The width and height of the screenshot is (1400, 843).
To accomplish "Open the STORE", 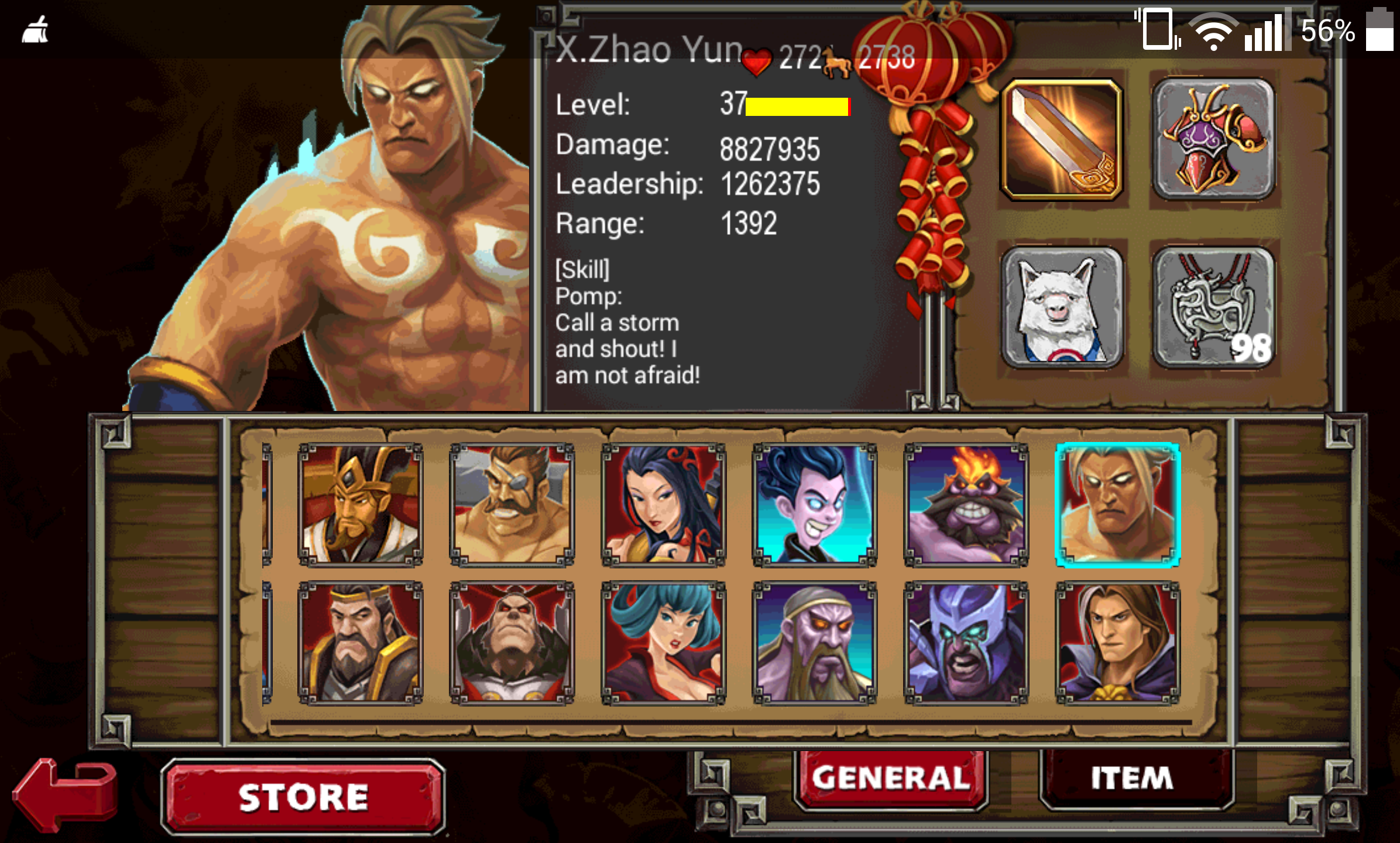I will pyautogui.click(x=303, y=796).
